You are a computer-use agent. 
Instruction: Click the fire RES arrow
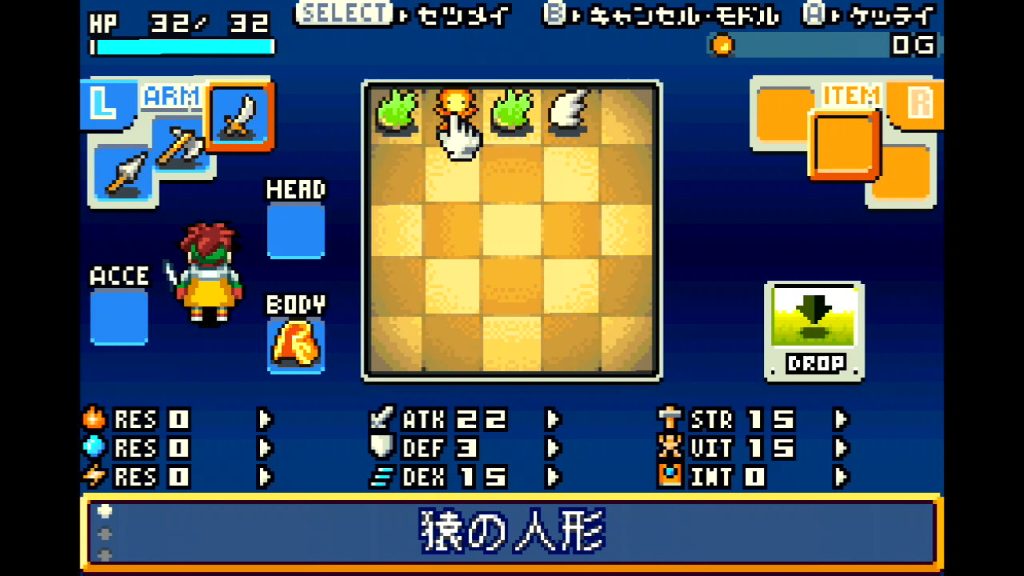coord(265,419)
